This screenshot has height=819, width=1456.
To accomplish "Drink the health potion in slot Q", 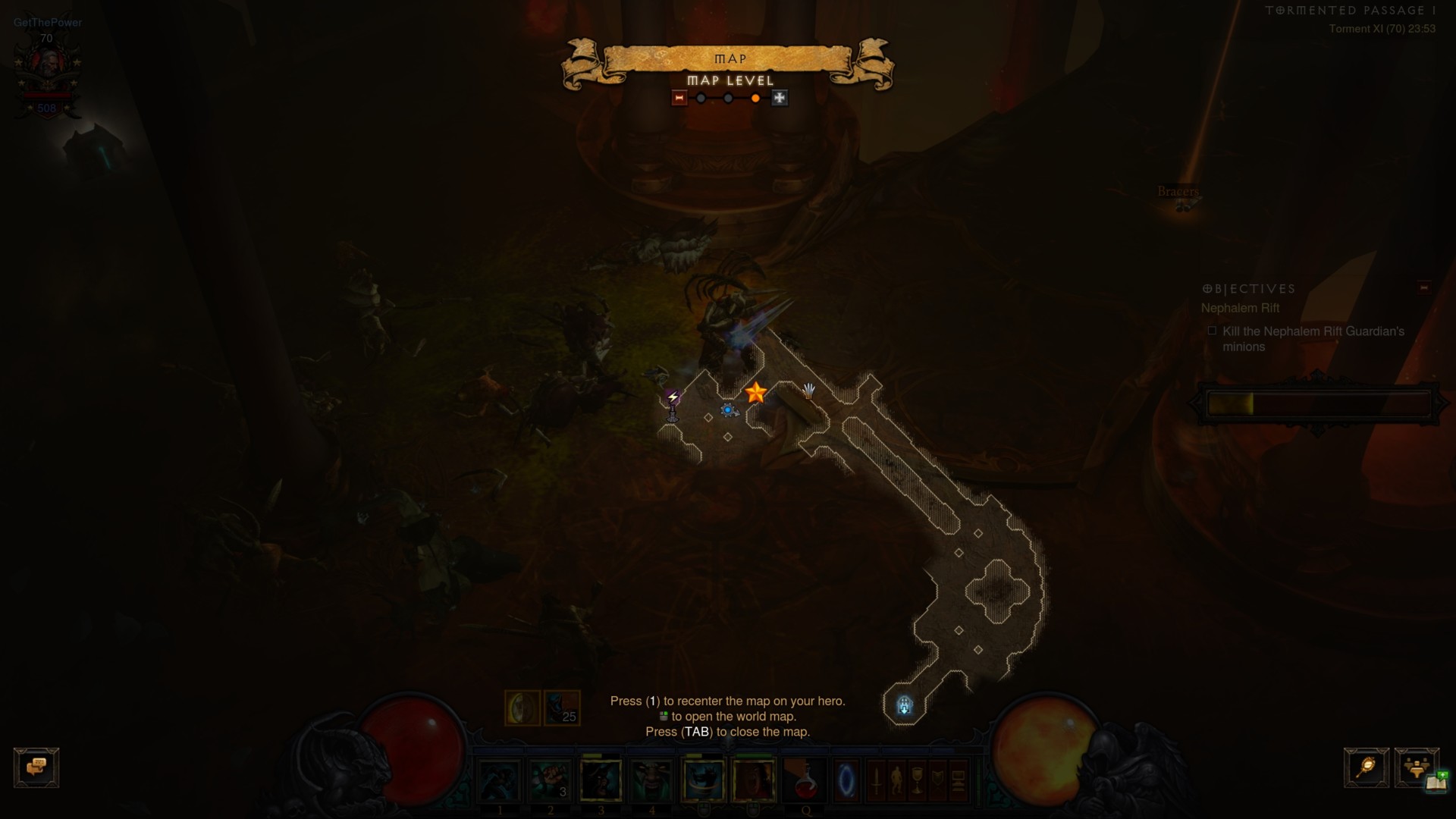I will pyautogui.click(x=805, y=781).
